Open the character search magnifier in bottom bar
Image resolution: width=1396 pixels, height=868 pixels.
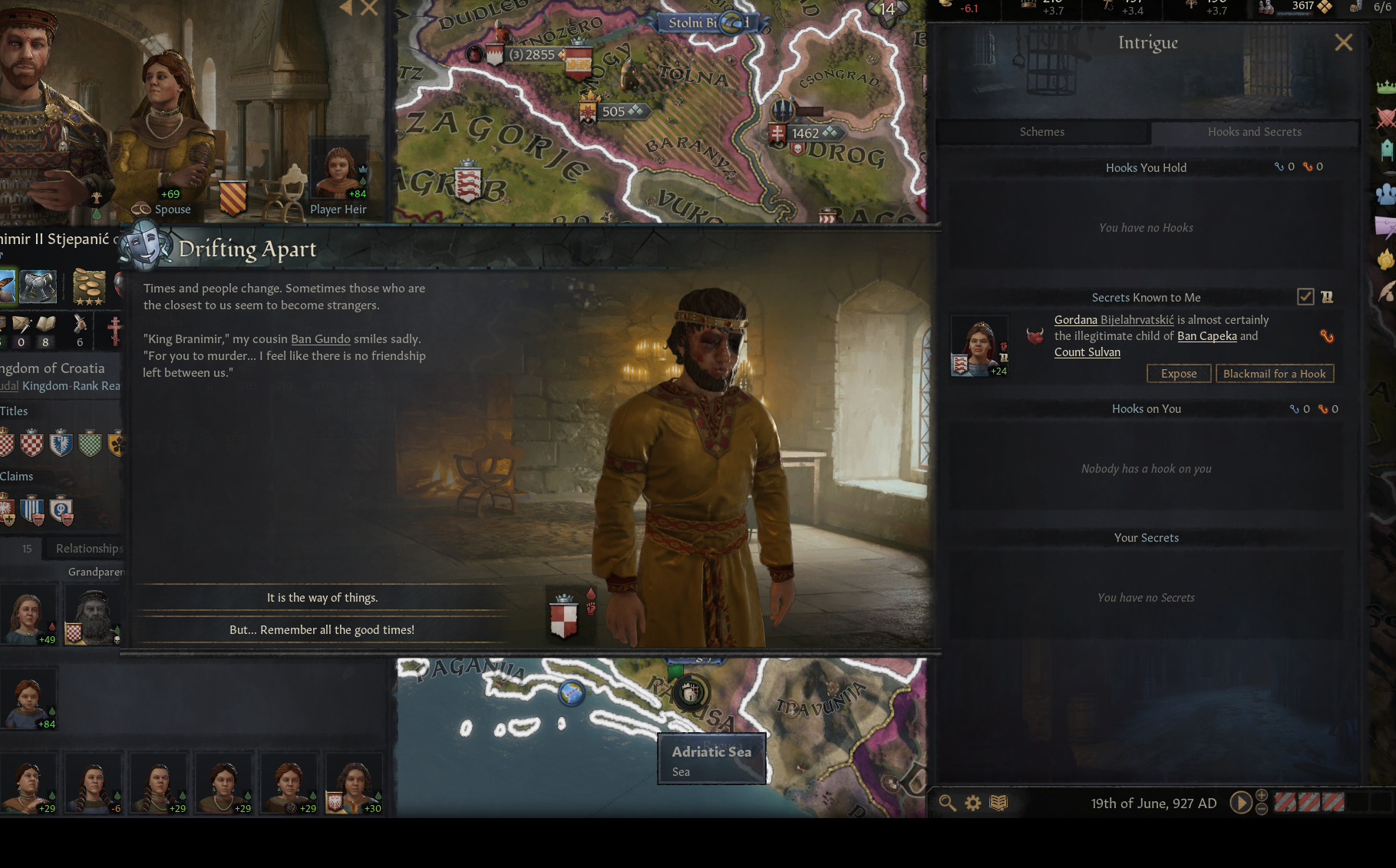(947, 803)
